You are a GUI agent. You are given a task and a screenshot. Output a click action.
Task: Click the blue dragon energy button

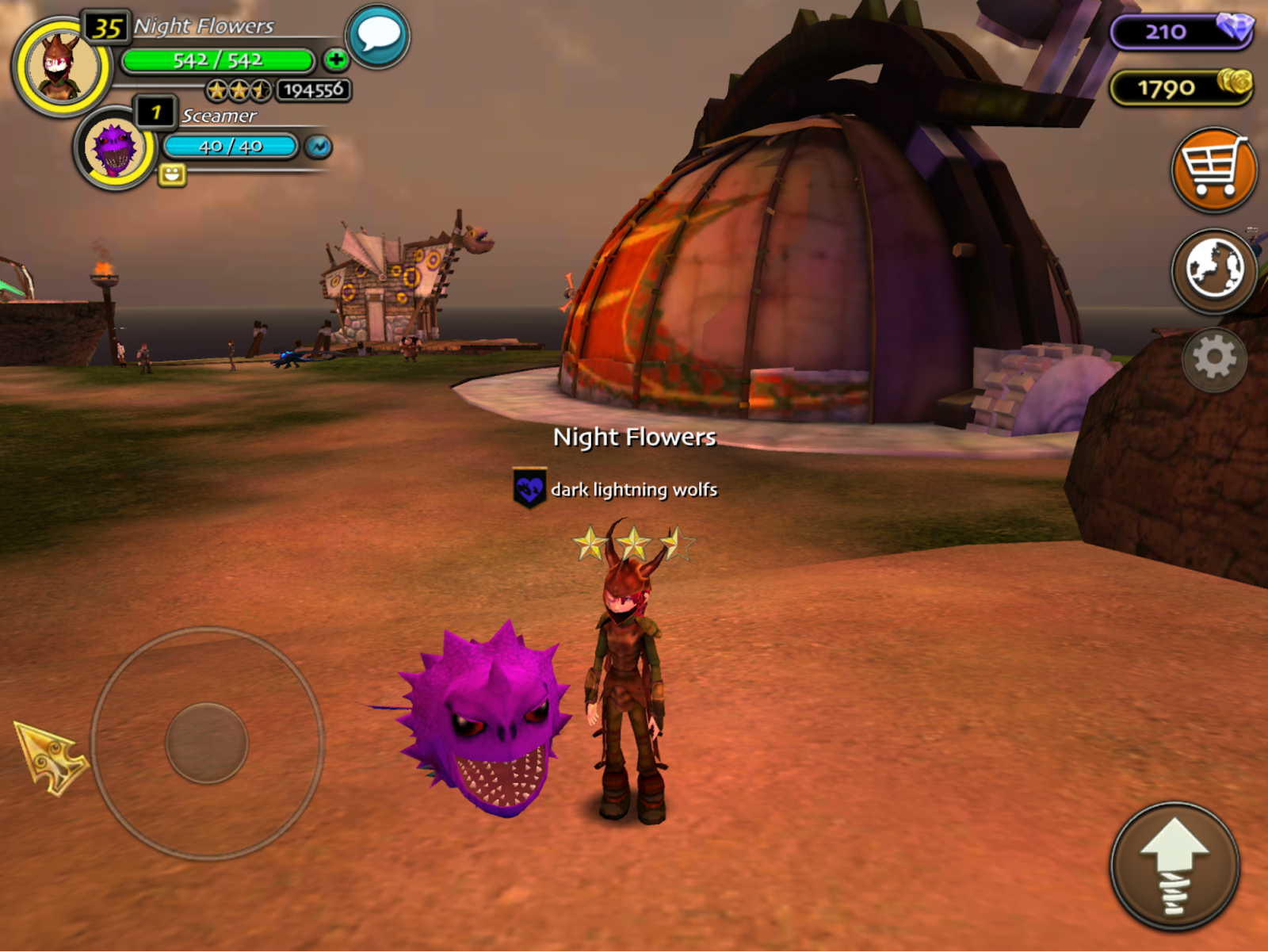click(x=319, y=147)
